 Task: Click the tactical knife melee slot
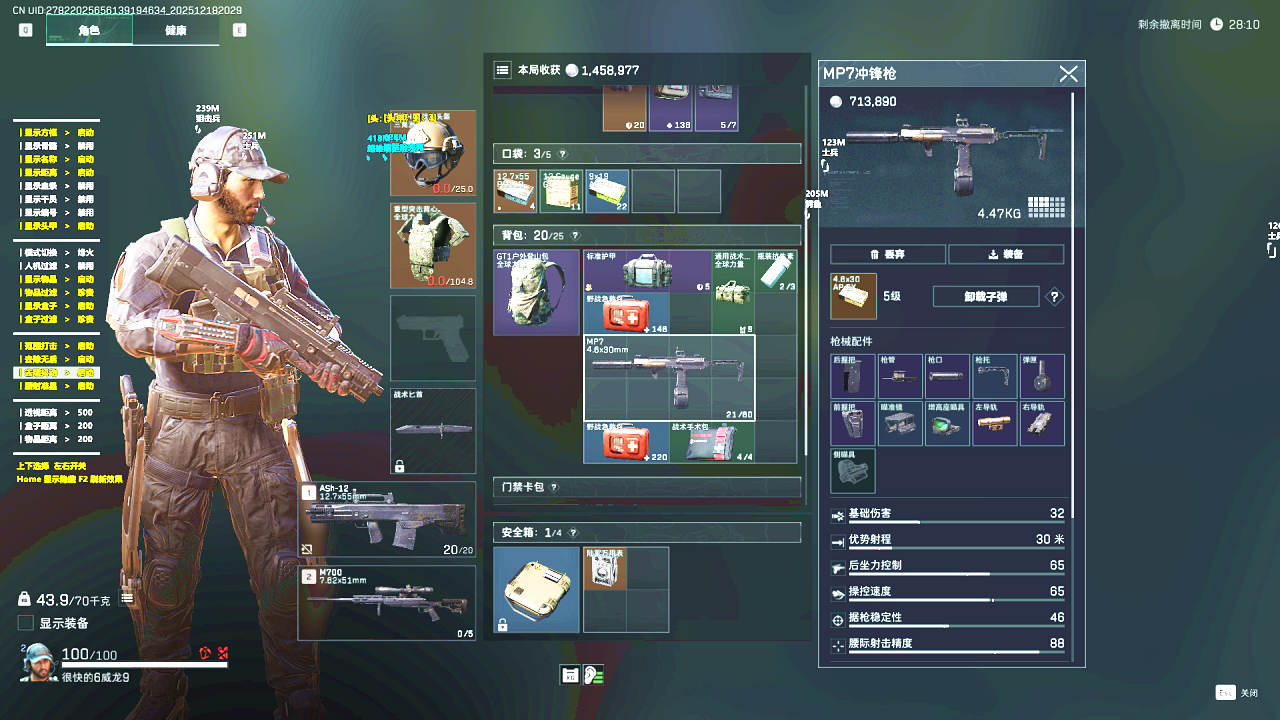(432, 430)
